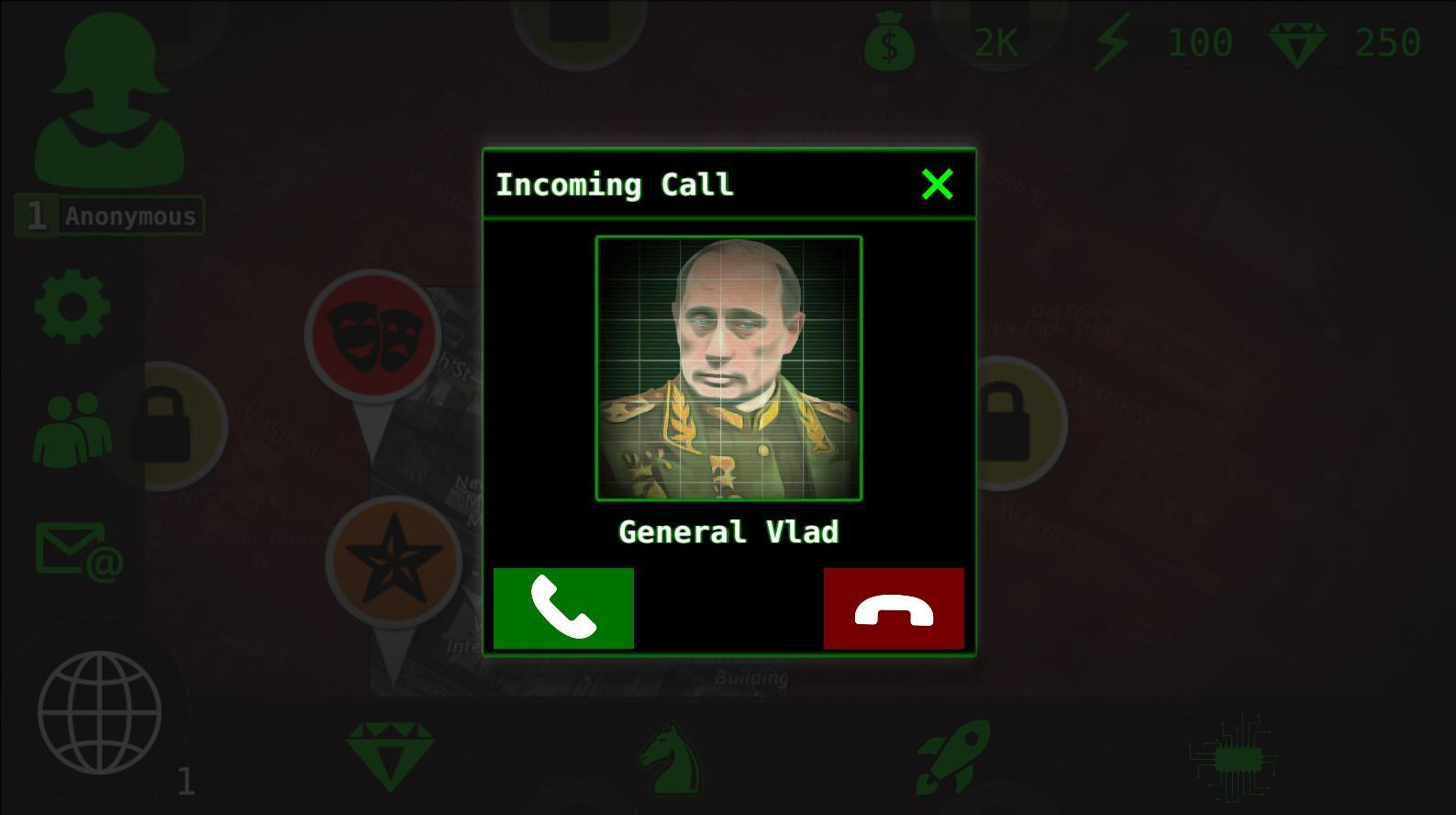
Task: View General Vlad's portrait
Action: (x=728, y=367)
